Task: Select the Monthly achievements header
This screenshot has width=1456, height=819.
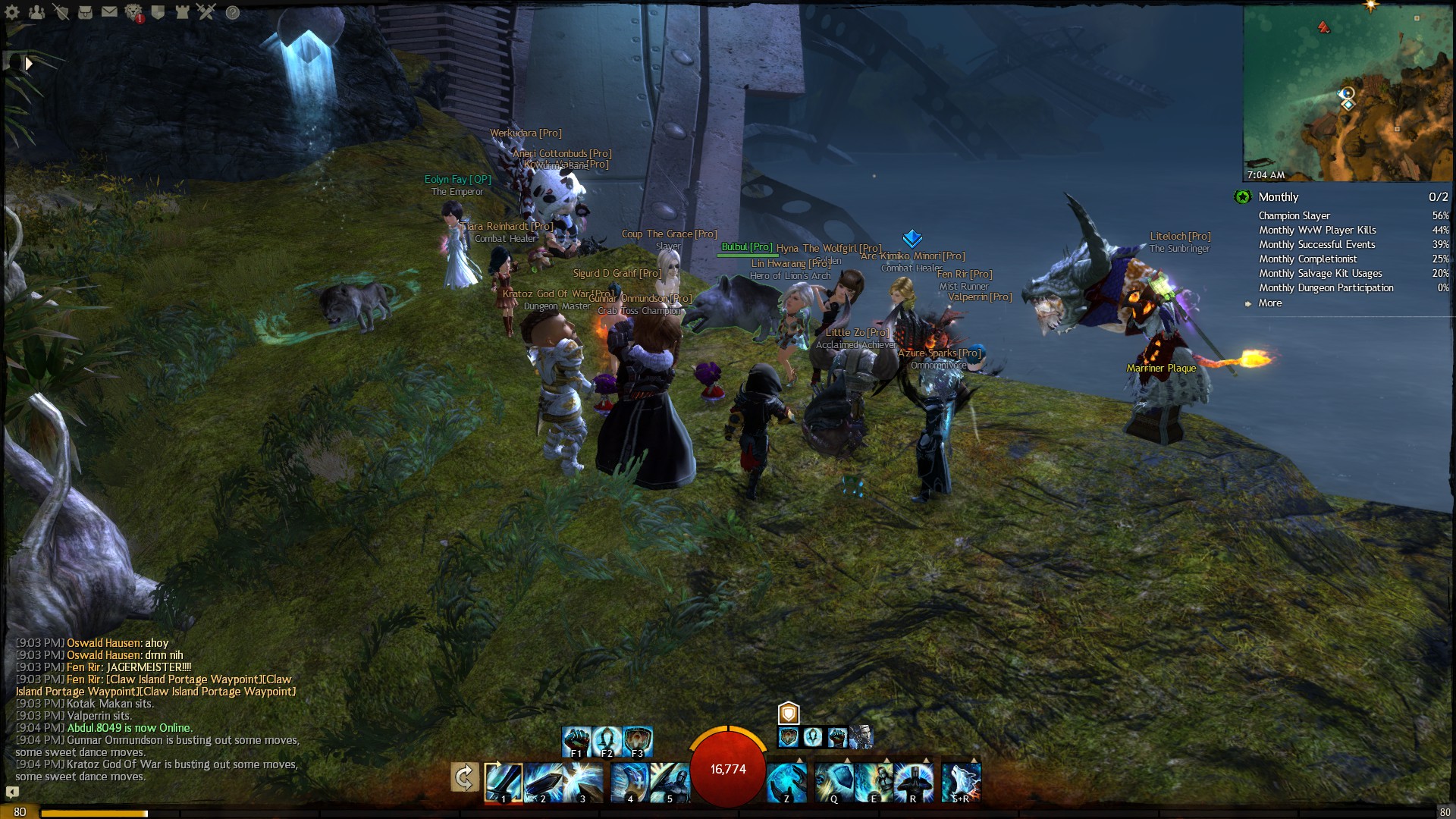Action: [x=1279, y=197]
